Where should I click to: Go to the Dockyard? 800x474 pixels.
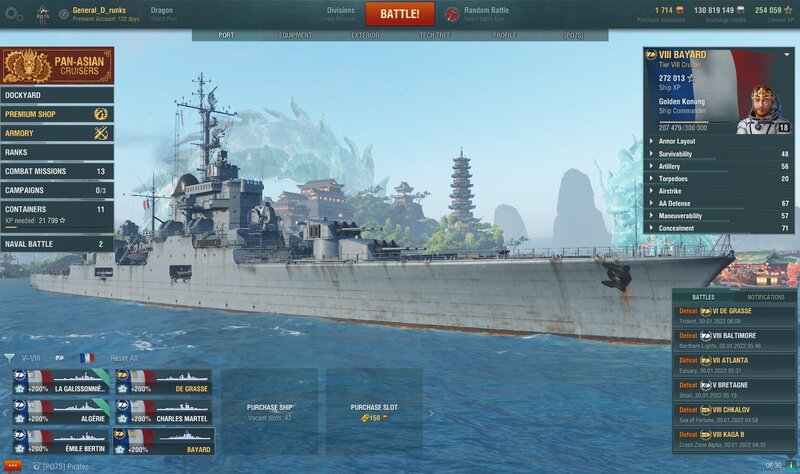tap(57, 96)
